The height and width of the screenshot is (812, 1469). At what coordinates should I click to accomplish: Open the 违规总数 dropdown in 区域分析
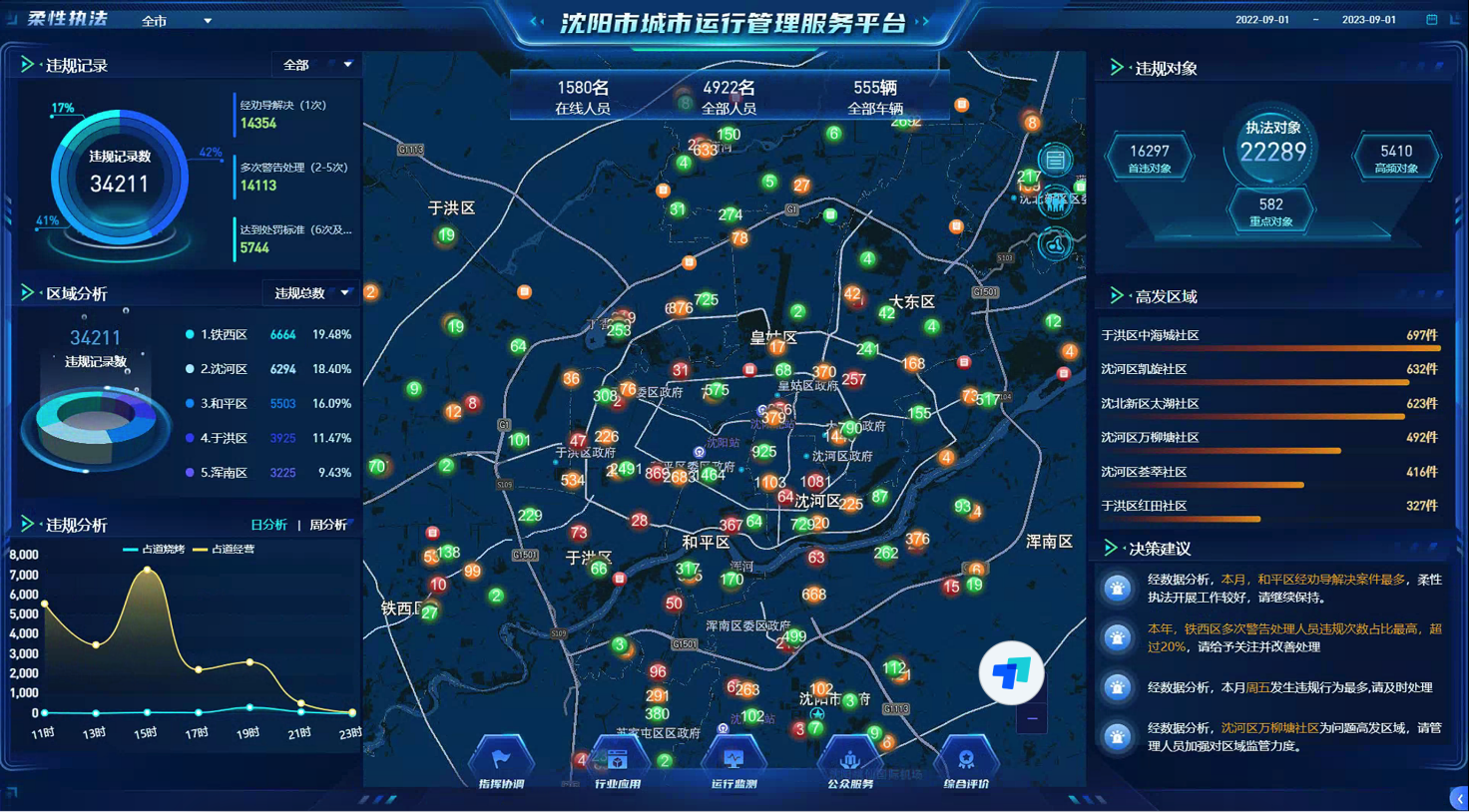(312, 293)
